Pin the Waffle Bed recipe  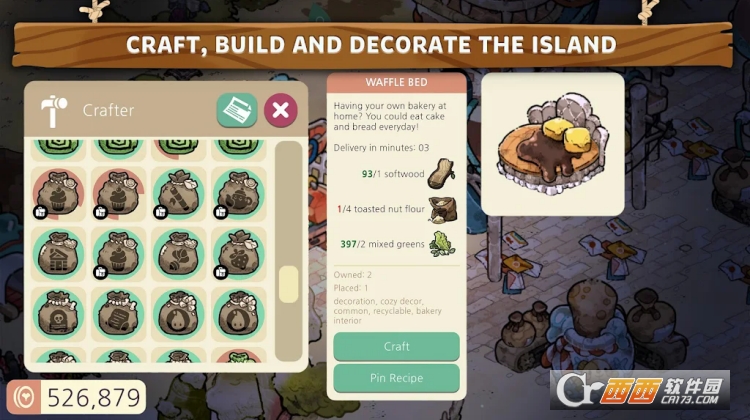[x=396, y=378]
